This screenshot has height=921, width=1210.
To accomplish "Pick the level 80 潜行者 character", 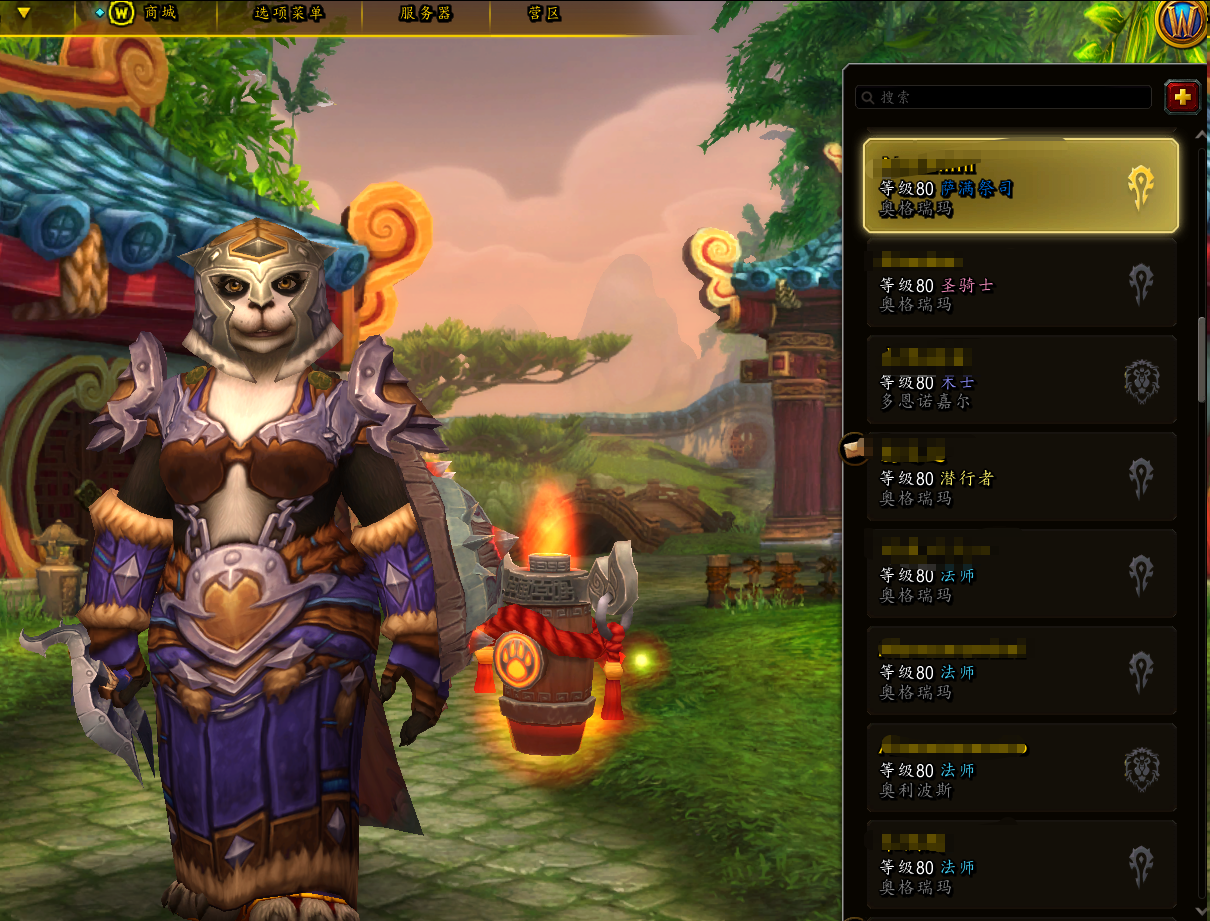I will (x=1020, y=477).
